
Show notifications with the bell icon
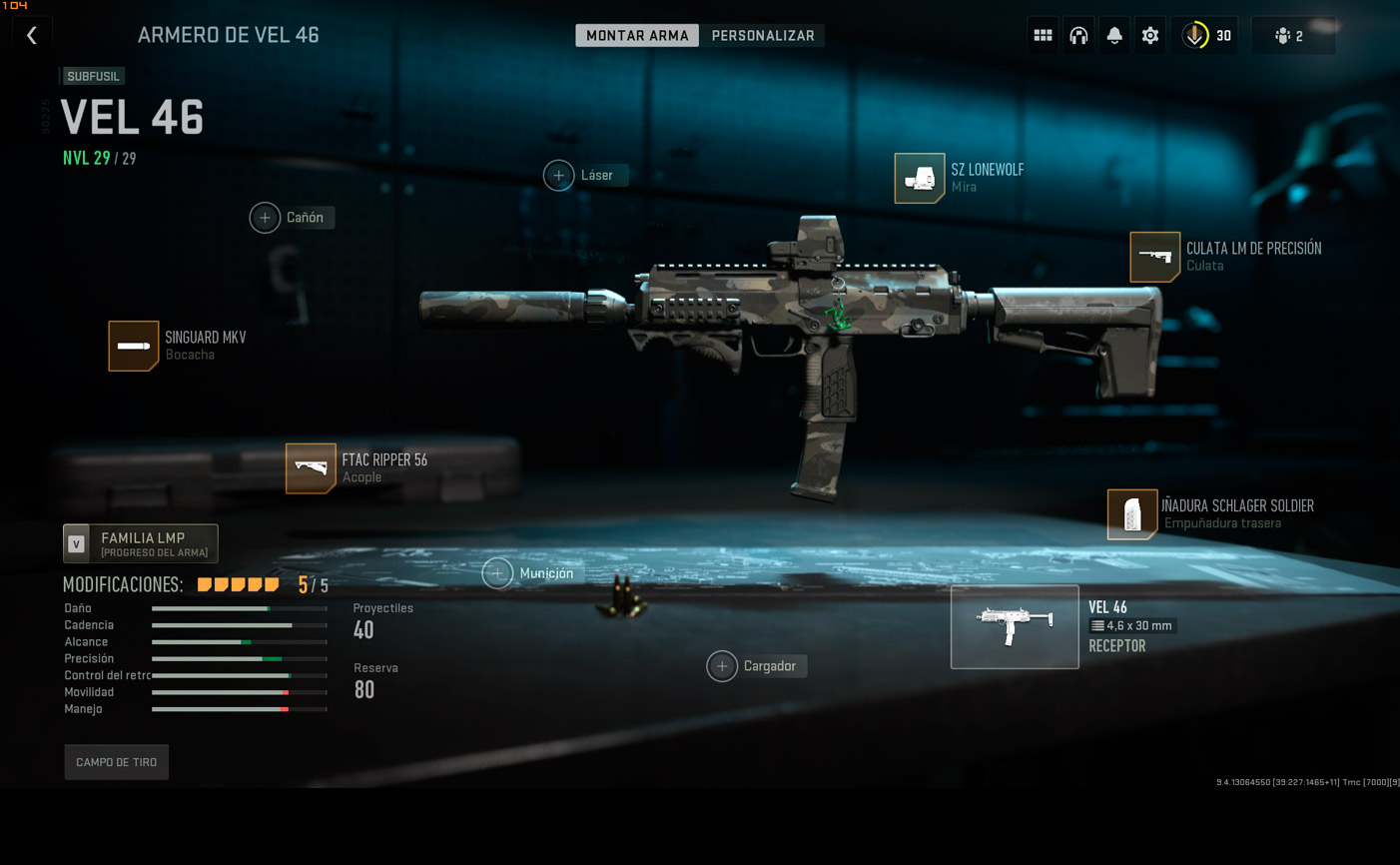click(1114, 36)
